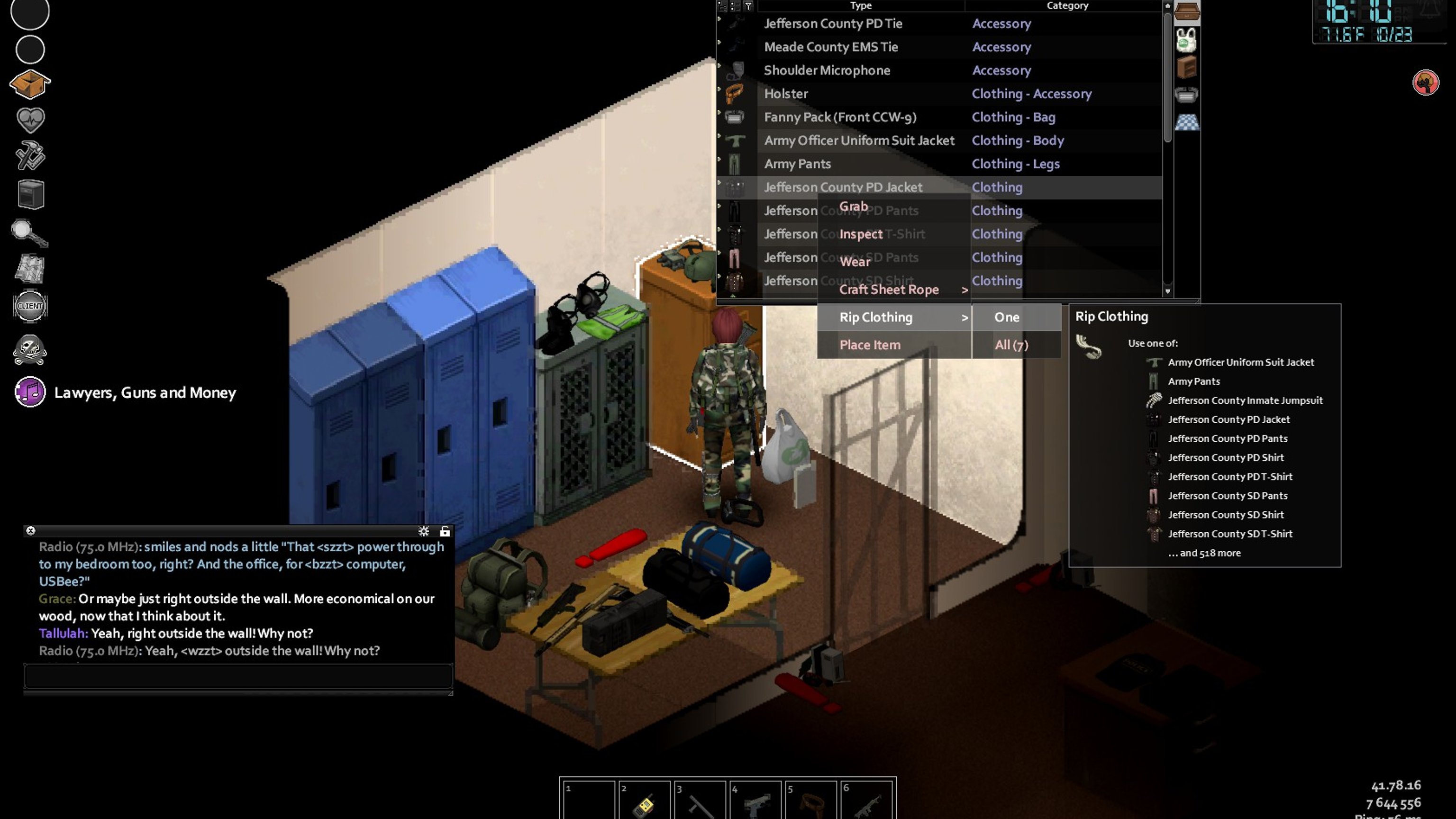Screen dimensions: 1456x819
Task: Choose Place Item from the menu
Action: [x=869, y=345]
